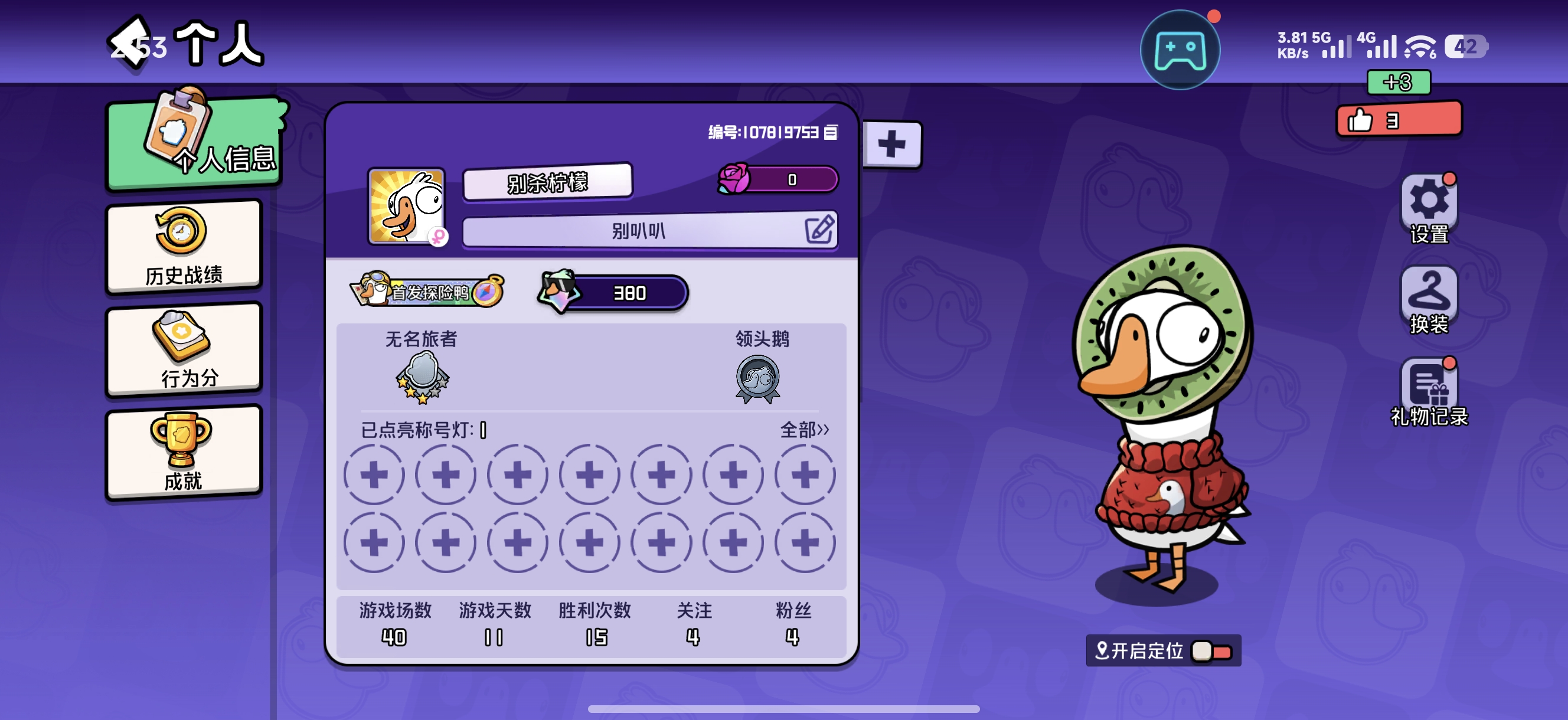Image resolution: width=1568 pixels, height=720 pixels.
Task: Switch to the 历史战绩 tab
Action: point(184,247)
